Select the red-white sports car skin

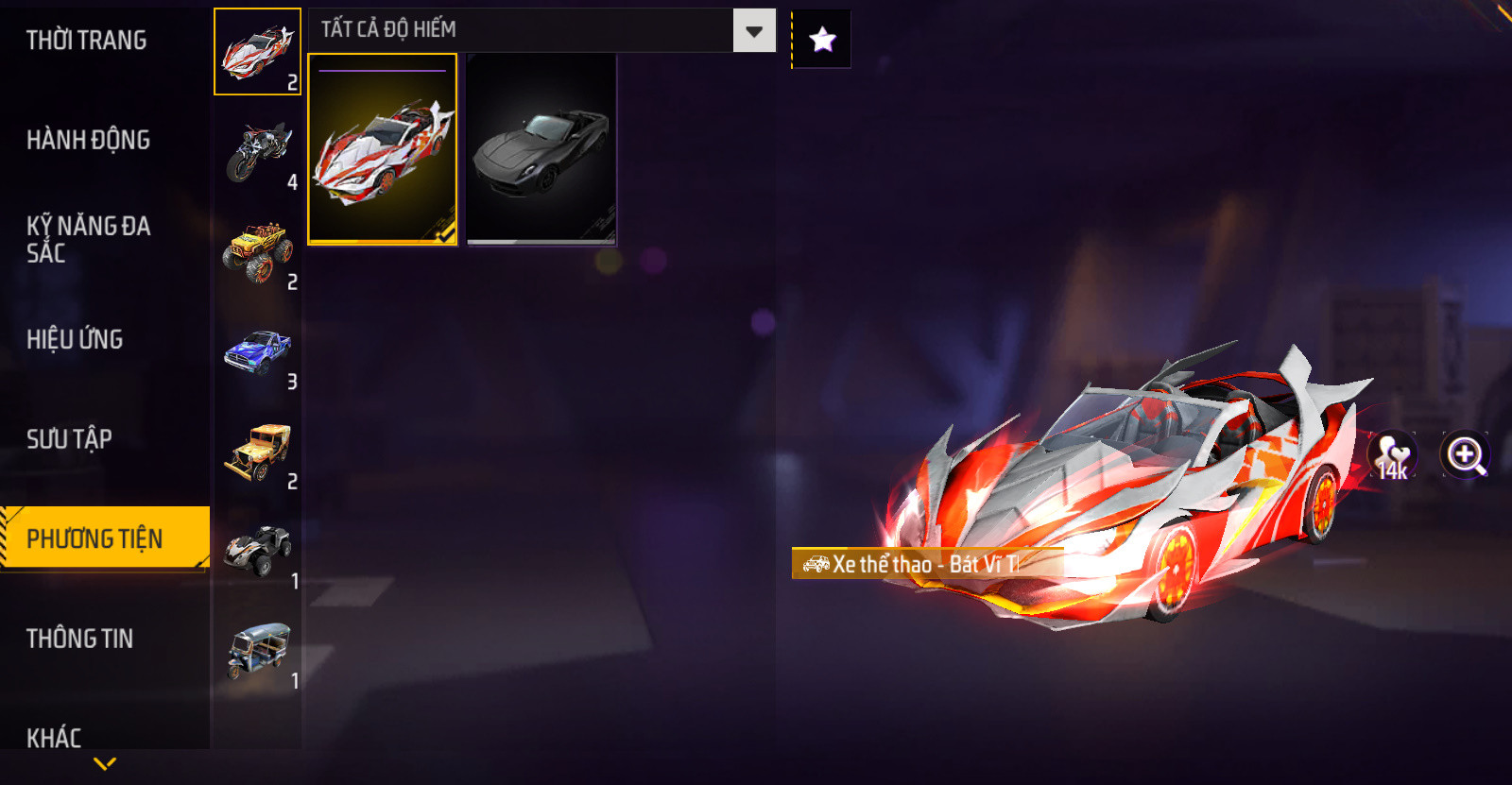(383, 149)
